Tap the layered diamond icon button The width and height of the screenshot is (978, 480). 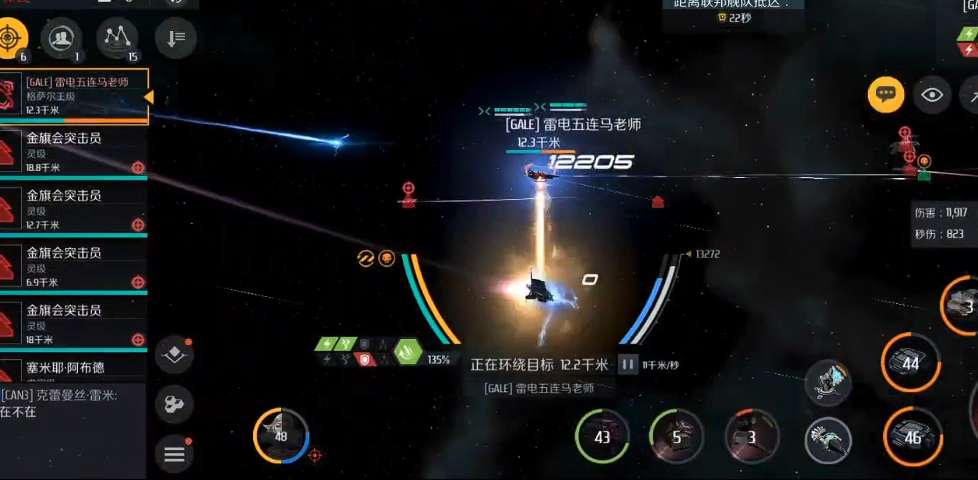click(175, 356)
